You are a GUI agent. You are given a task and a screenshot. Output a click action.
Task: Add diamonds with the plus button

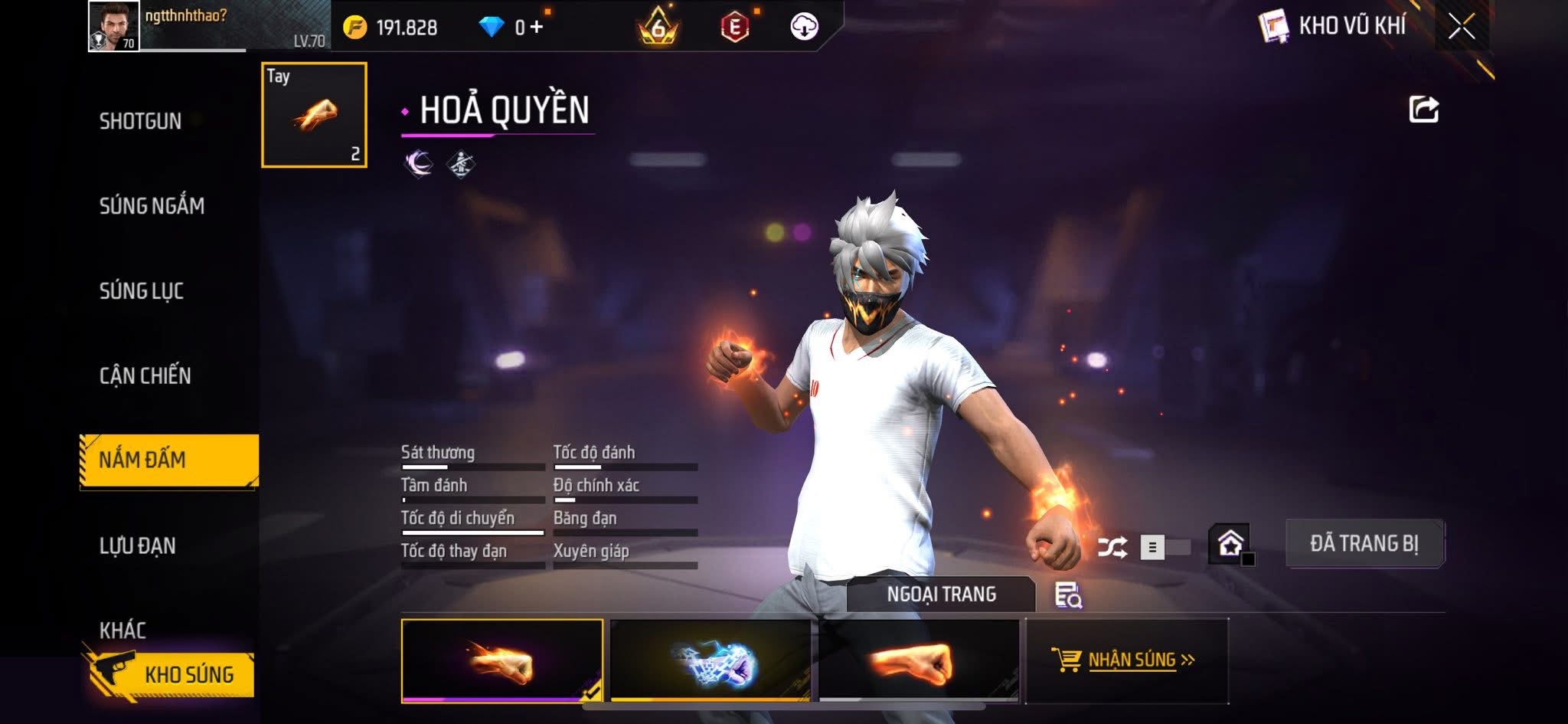[536, 27]
